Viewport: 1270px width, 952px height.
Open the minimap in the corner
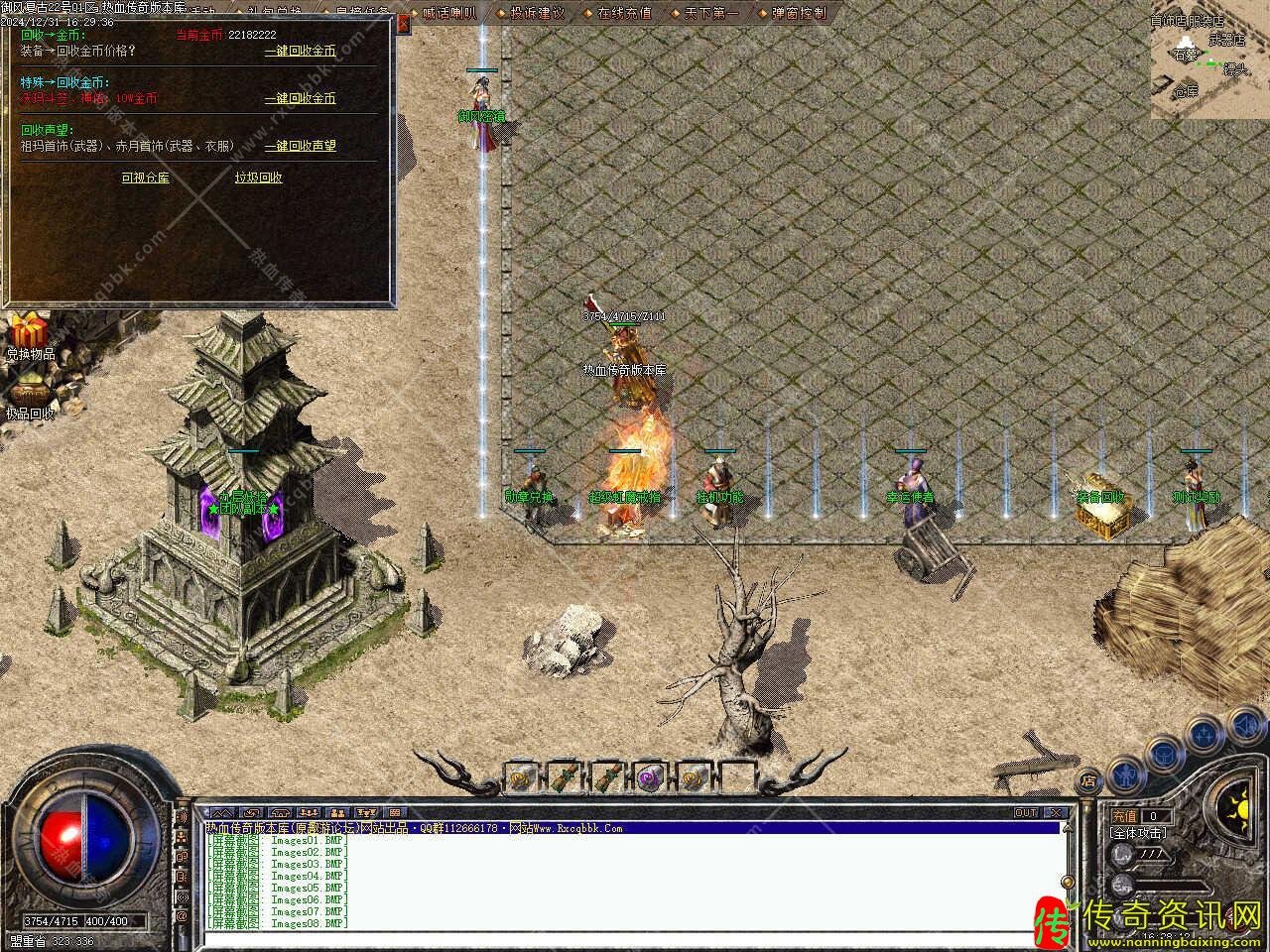tap(1209, 59)
